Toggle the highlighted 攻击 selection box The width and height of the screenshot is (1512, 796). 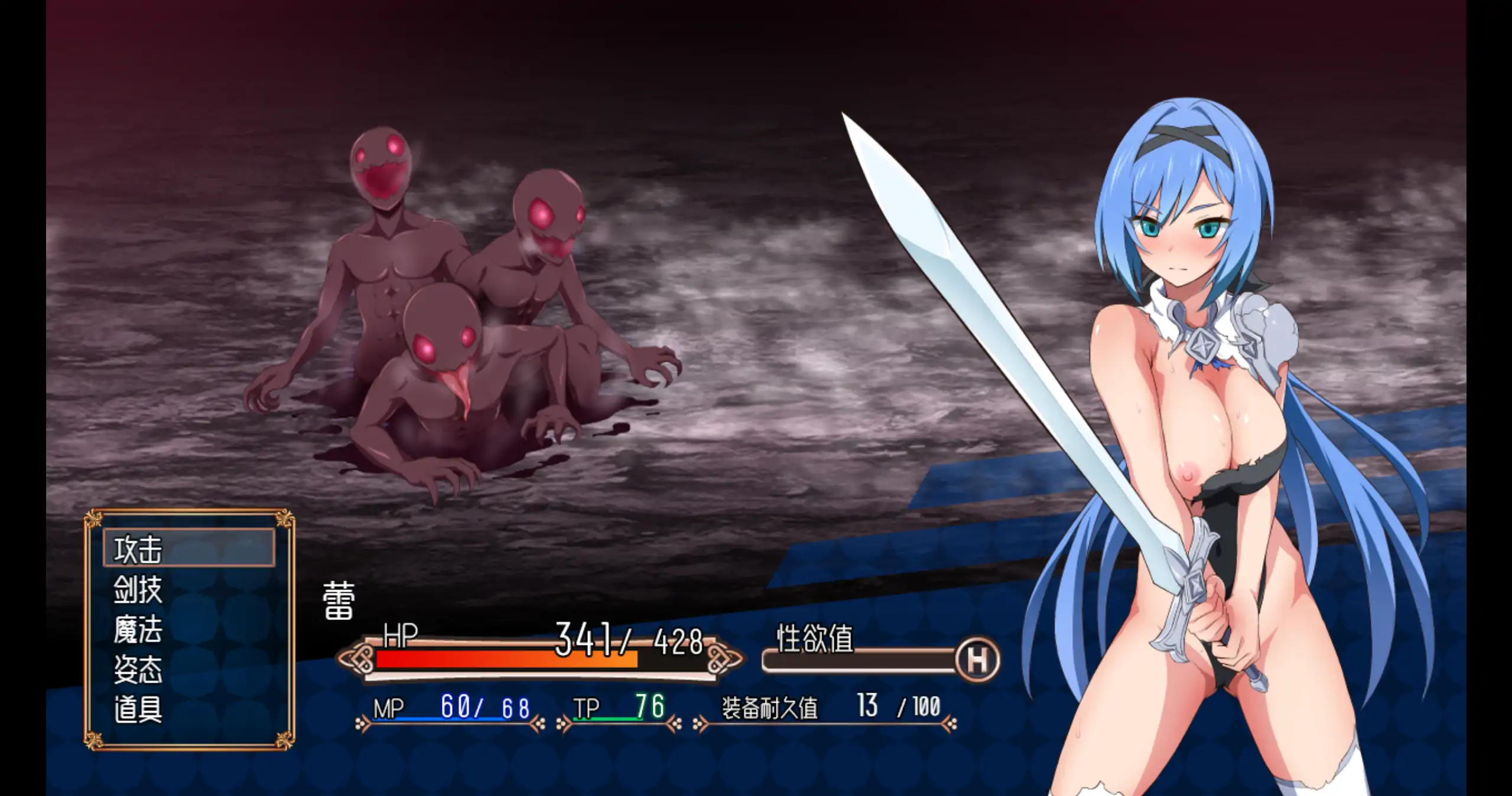click(x=189, y=548)
